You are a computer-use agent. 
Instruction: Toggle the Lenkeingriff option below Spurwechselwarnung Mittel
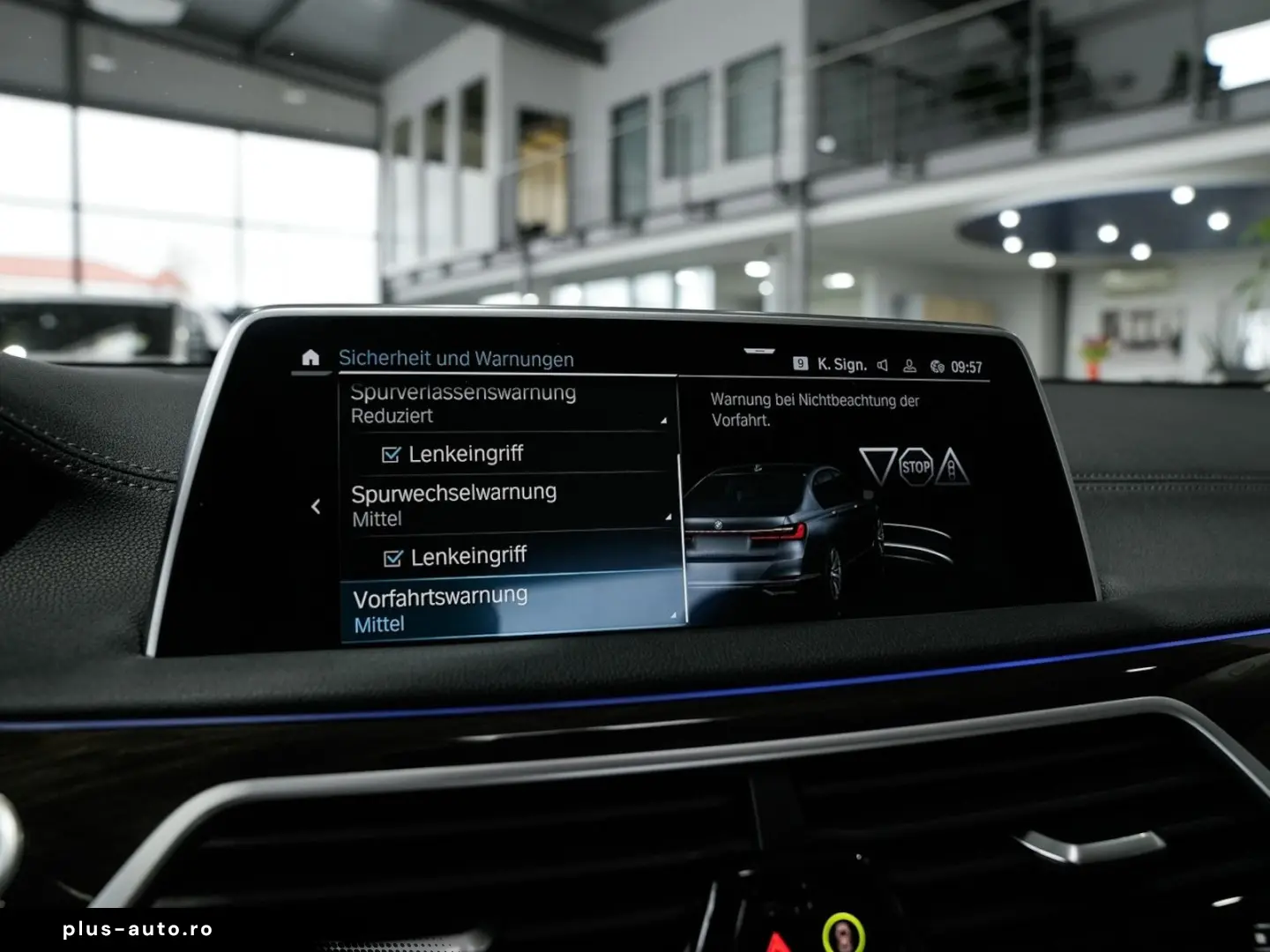click(393, 555)
